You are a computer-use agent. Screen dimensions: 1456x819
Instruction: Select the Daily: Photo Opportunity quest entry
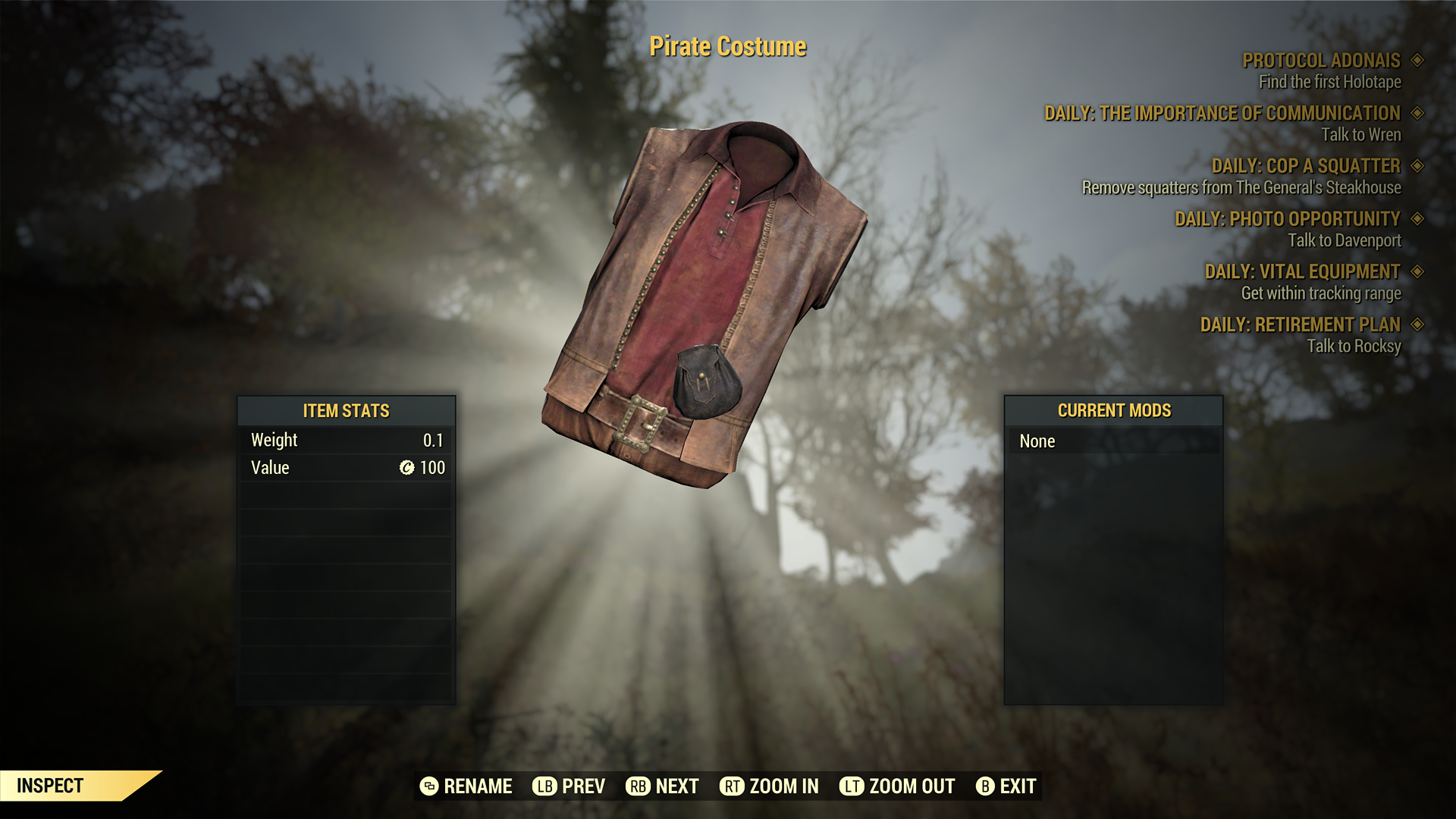click(1287, 219)
